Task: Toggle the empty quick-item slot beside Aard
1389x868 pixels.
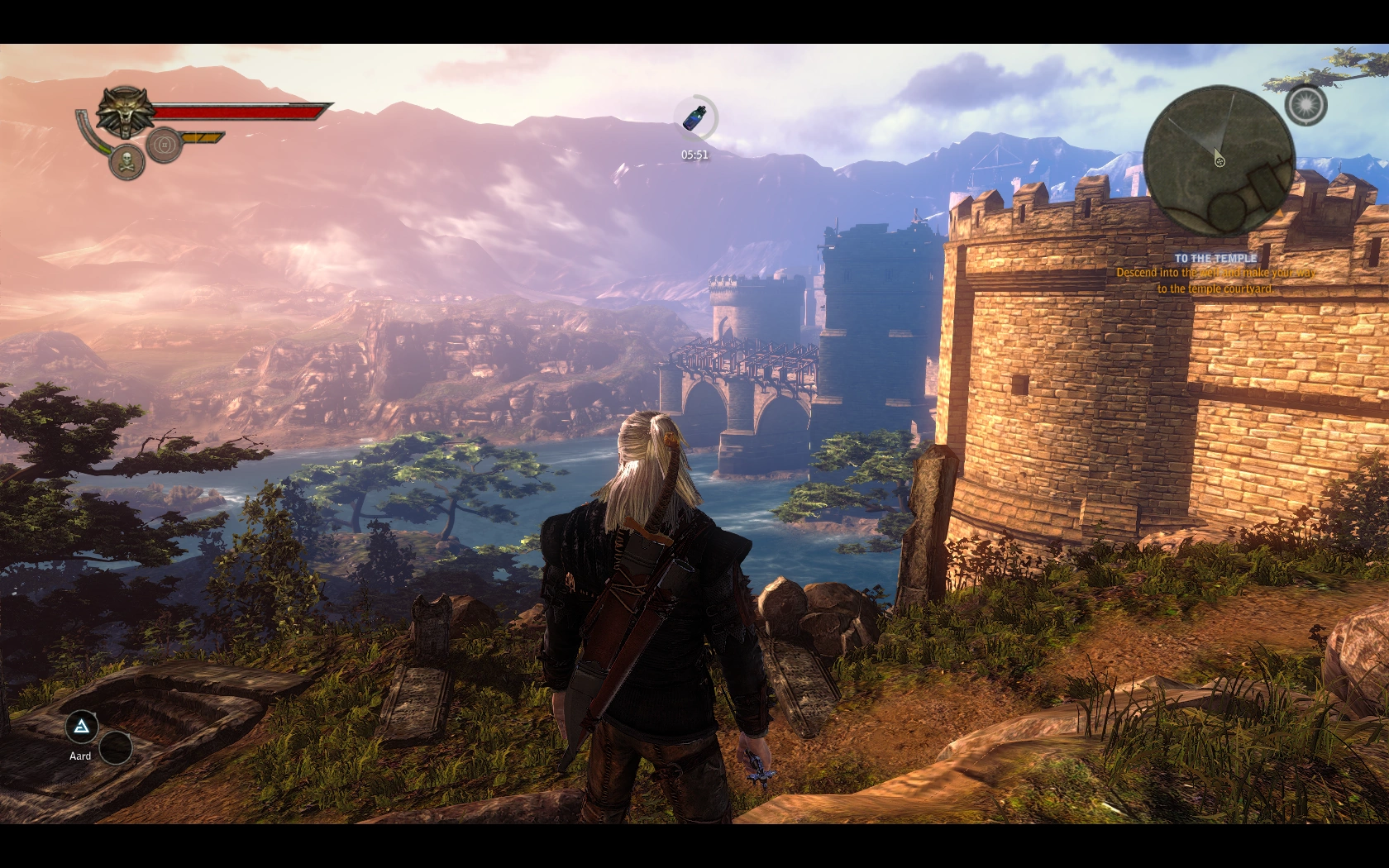Action: [x=115, y=748]
